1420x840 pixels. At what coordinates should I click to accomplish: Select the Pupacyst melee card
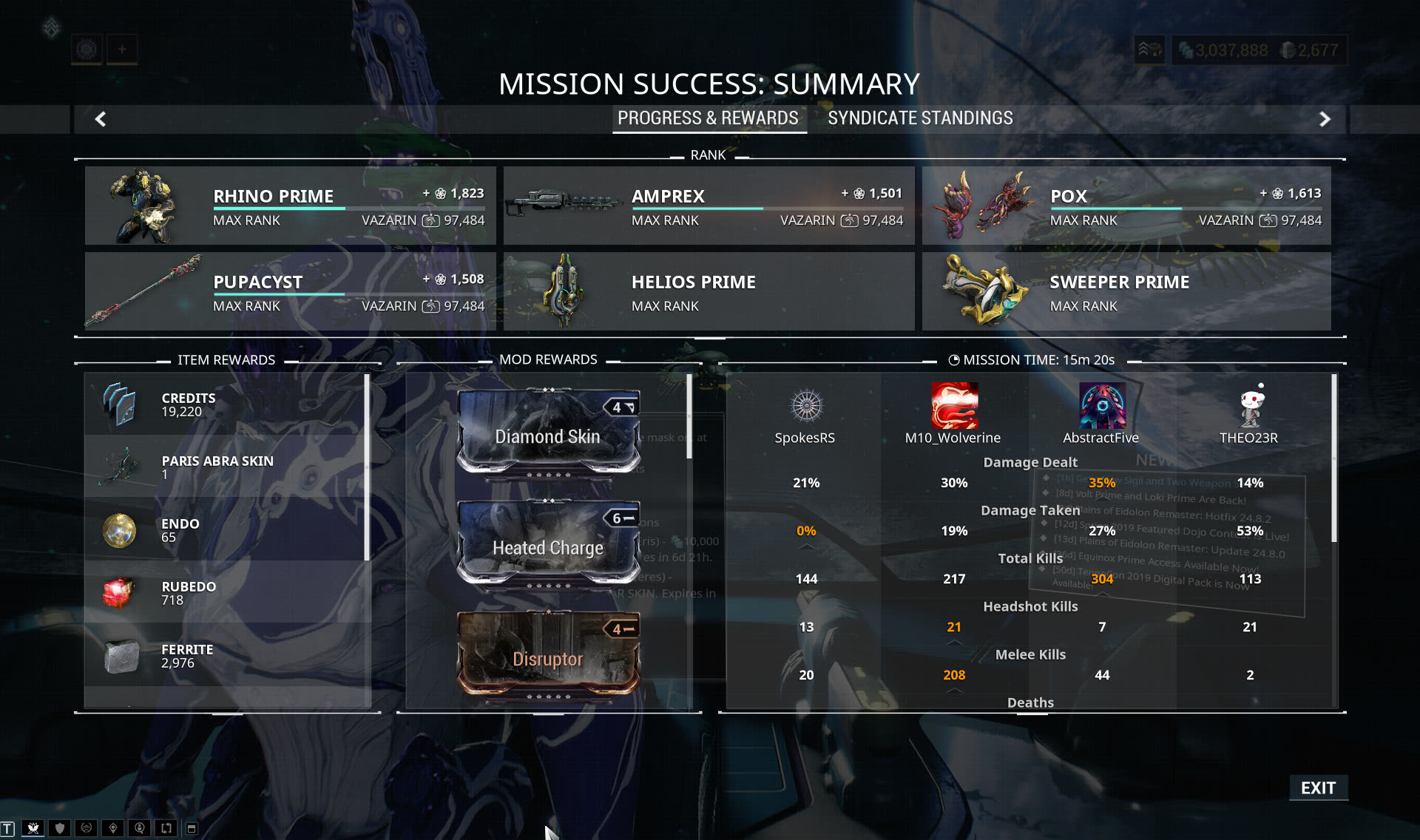point(290,291)
